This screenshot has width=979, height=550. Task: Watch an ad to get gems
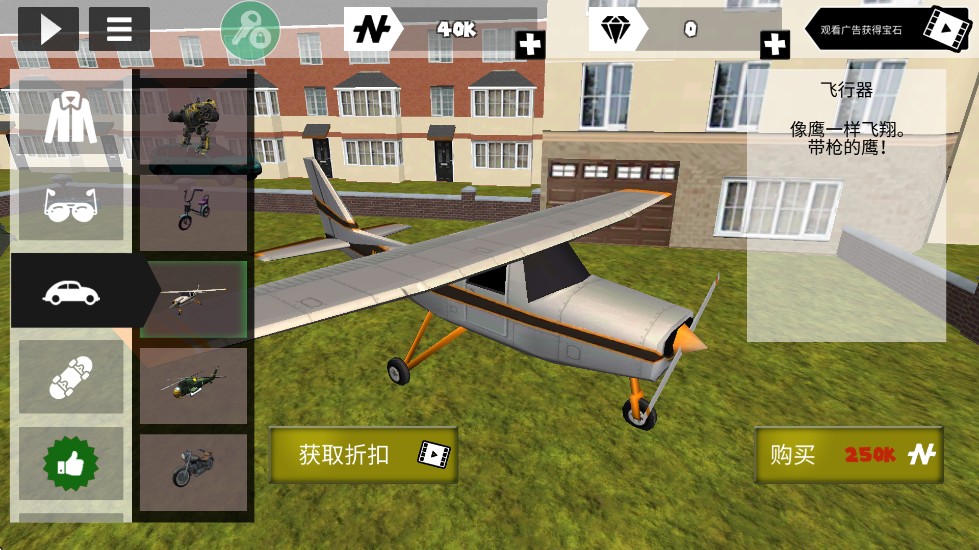click(890, 30)
